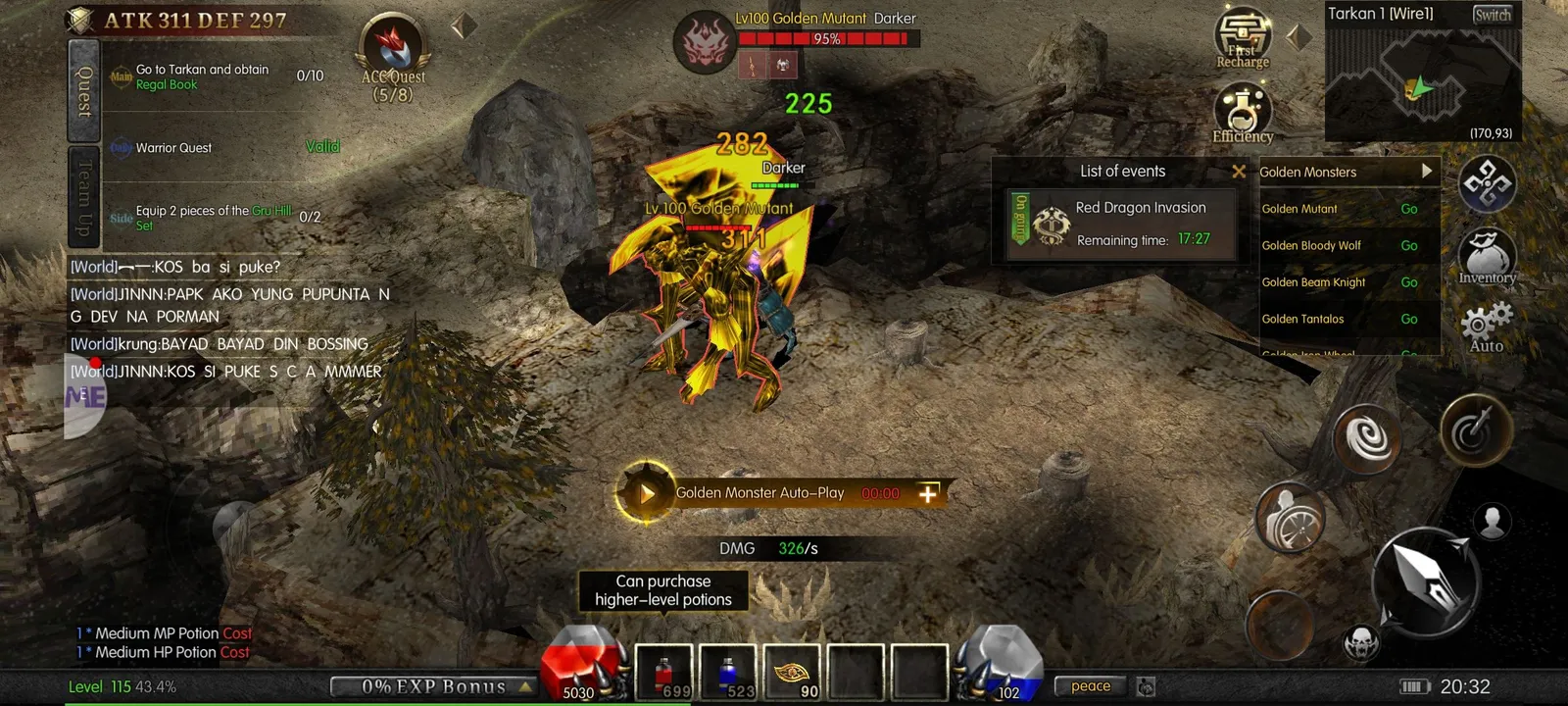The image size is (1568, 706).
Task: Select the Red Dragon Invasion event
Action: (x=1122, y=224)
